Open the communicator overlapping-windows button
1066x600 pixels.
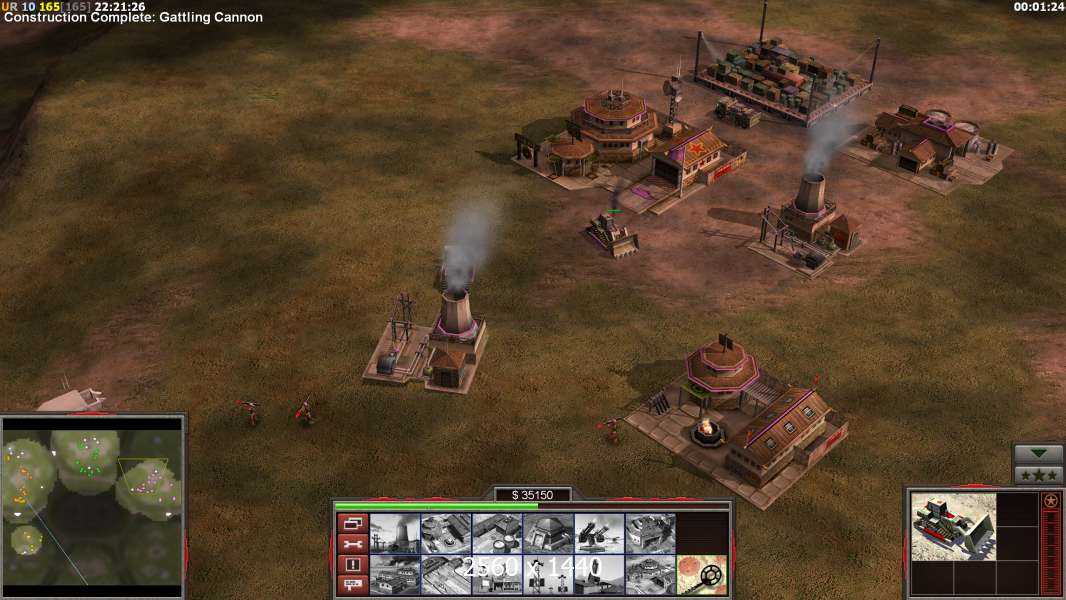click(x=351, y=523)
